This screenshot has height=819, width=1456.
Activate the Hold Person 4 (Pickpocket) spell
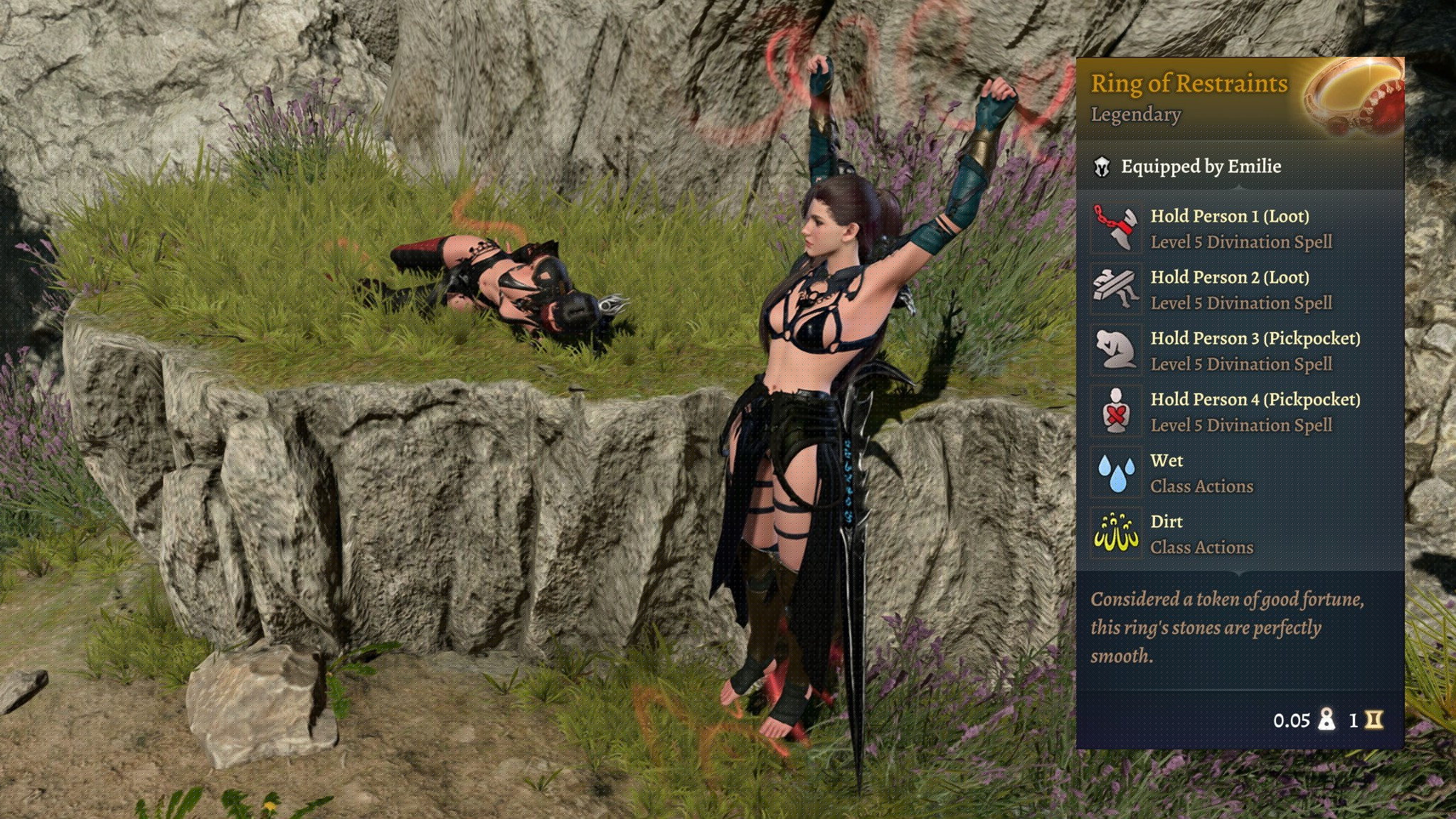(1115, 412)
